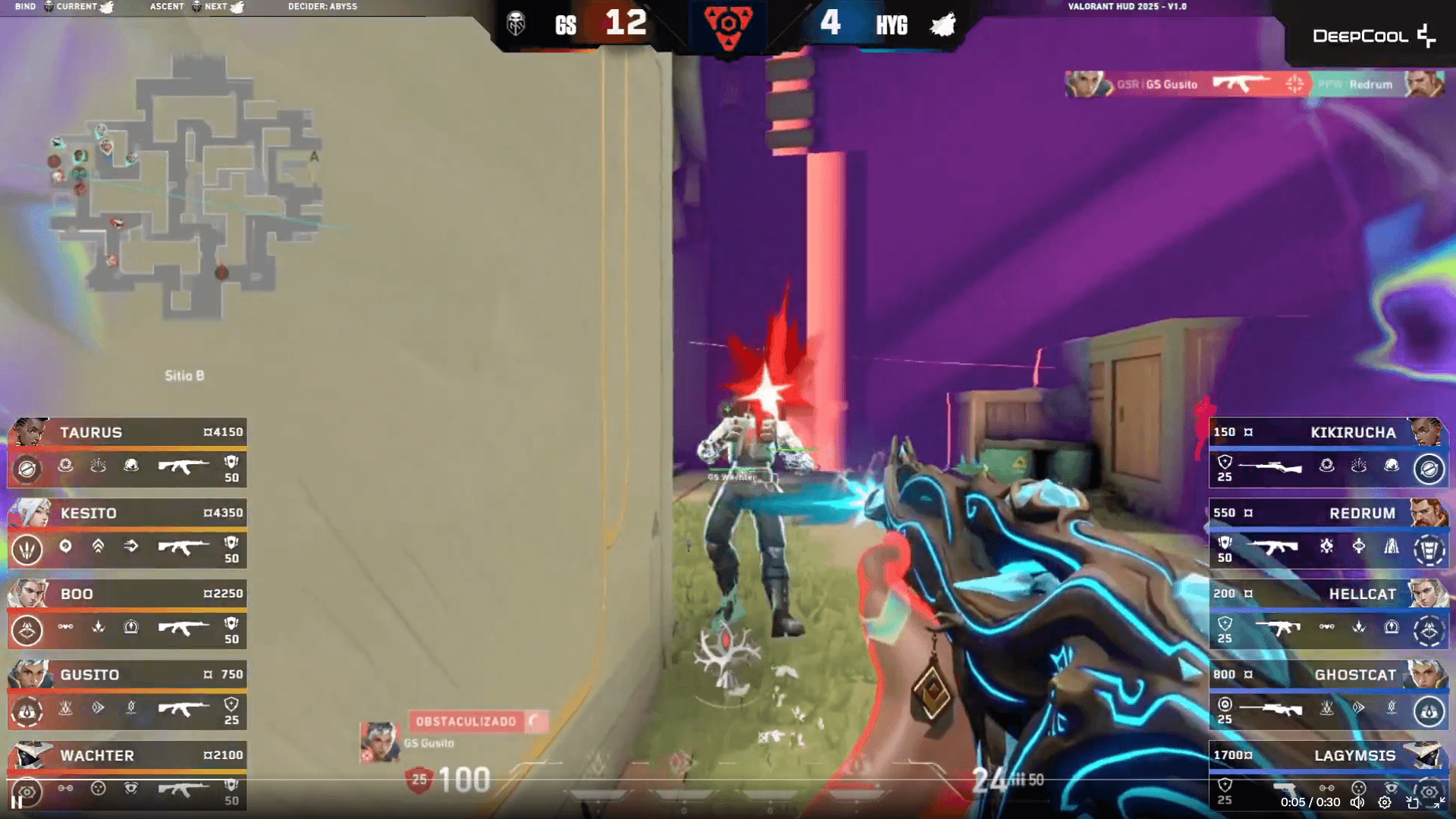
Task: Click the GS team logo in scoreboard
Action: click(516, 24)
